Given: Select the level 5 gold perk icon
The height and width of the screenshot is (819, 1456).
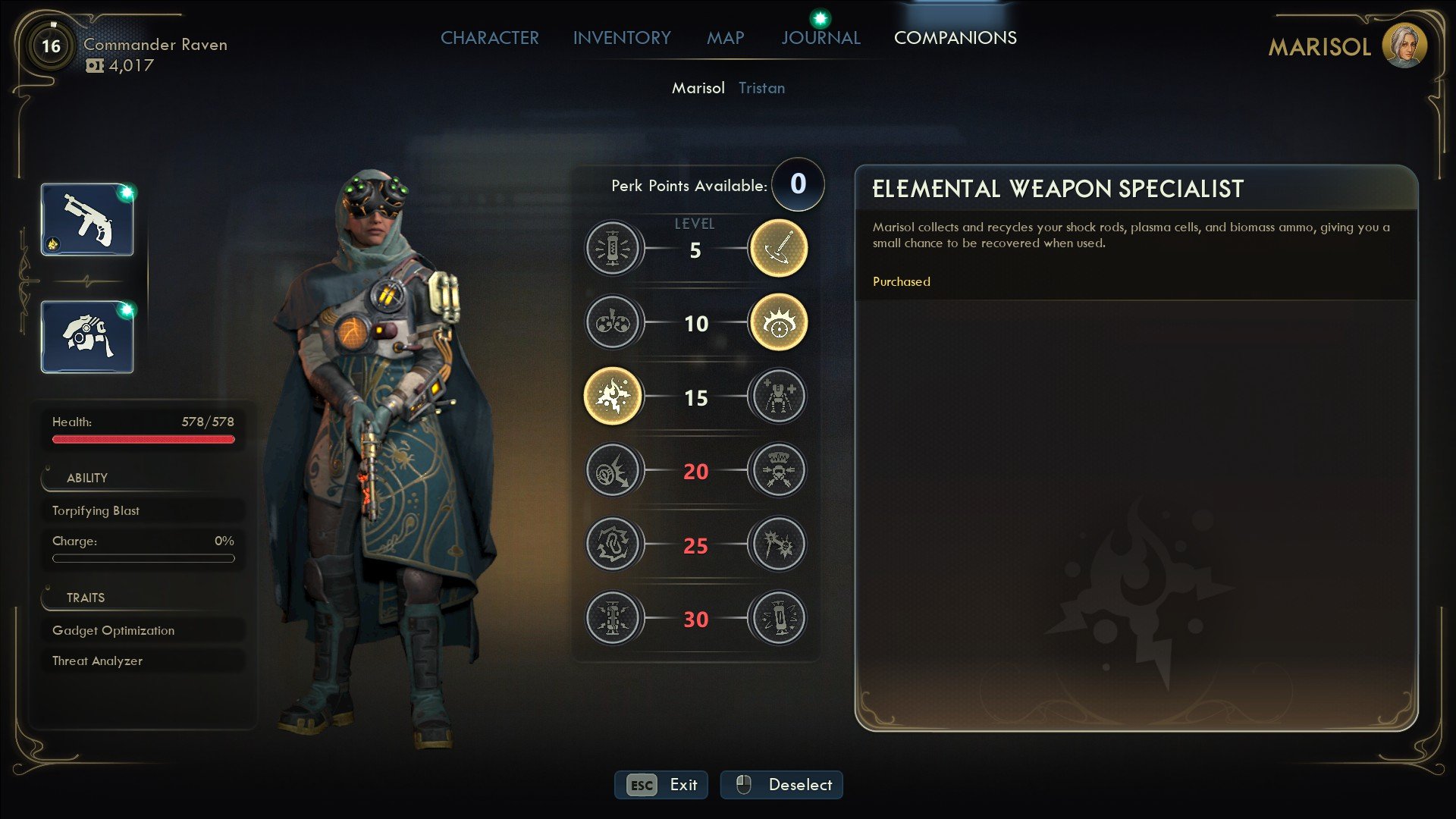Looking at the screenshot, I should click(x=777, y=248).
